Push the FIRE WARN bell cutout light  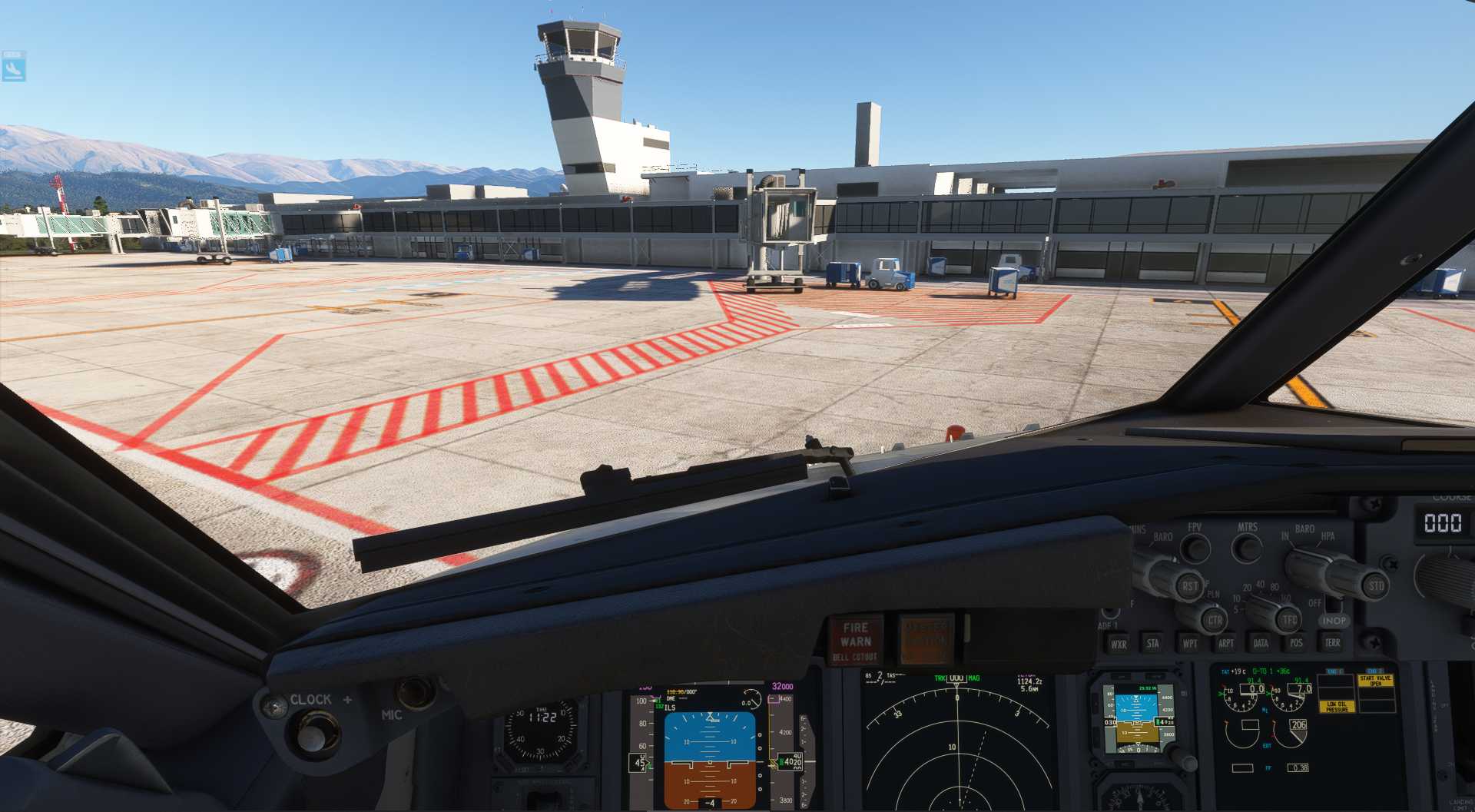(x=856, y=640)
